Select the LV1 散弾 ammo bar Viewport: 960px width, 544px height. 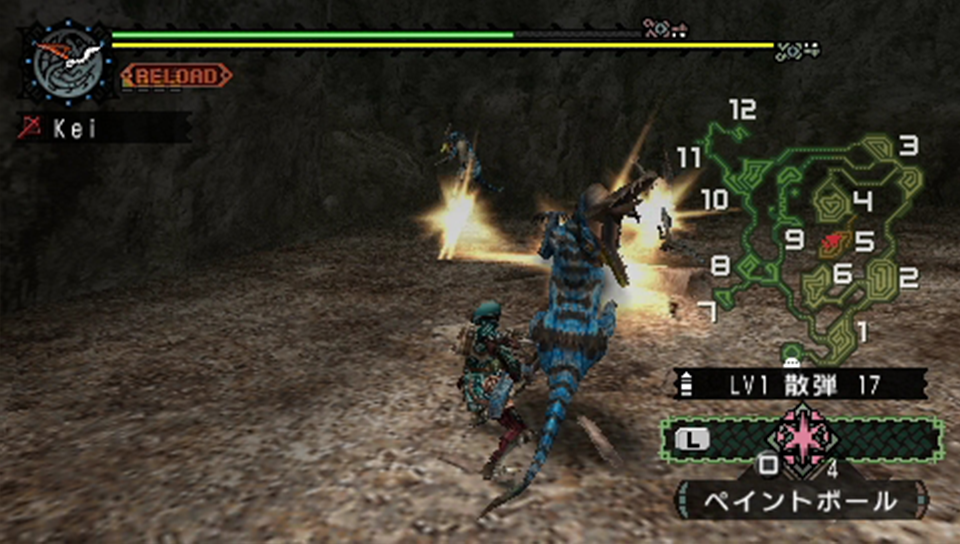801,384
